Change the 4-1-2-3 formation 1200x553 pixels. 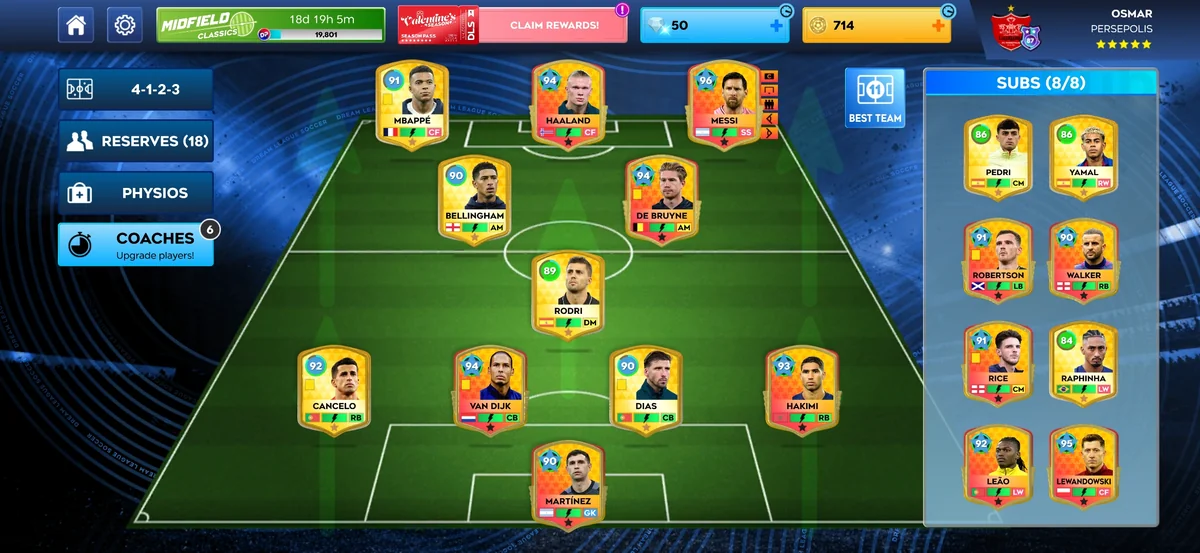136,89
